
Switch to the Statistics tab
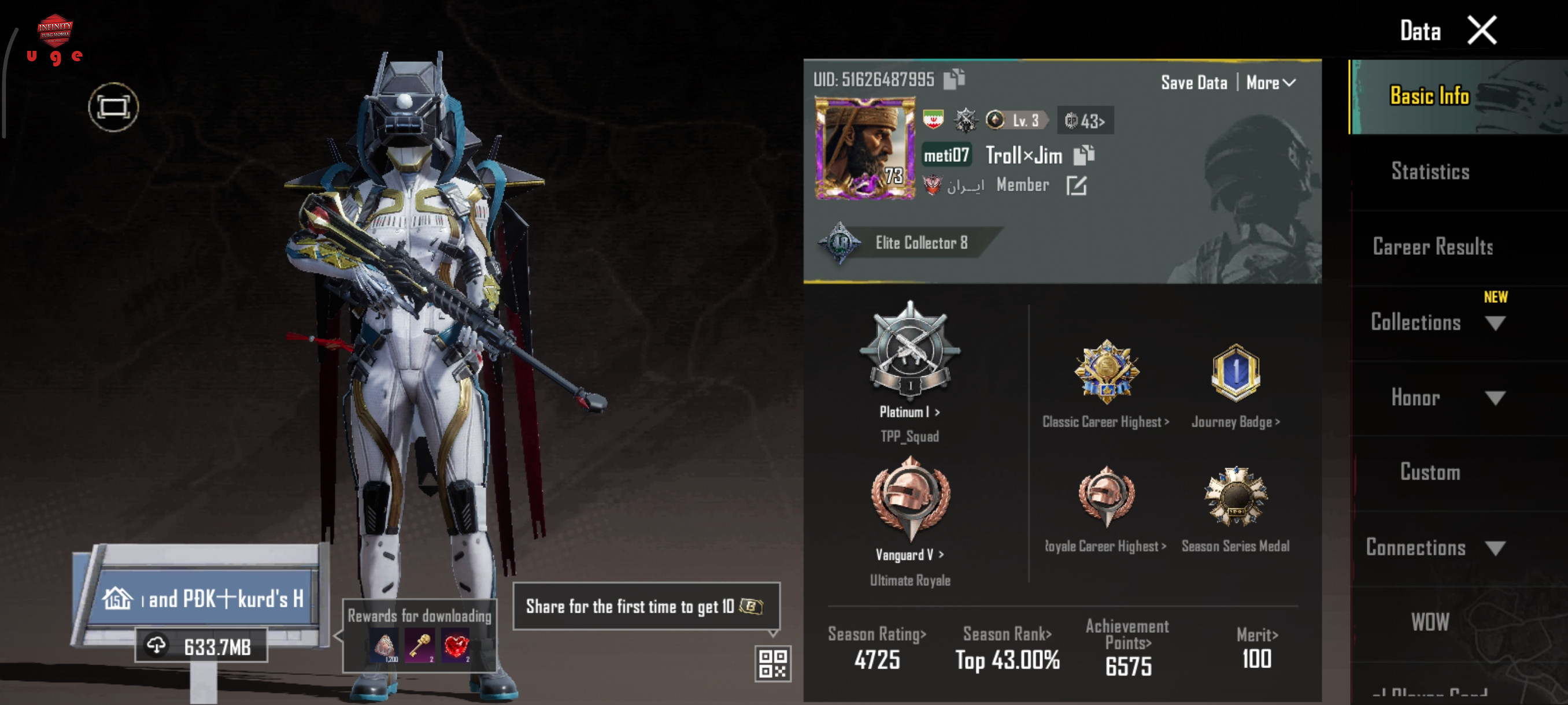[1430, 172]
